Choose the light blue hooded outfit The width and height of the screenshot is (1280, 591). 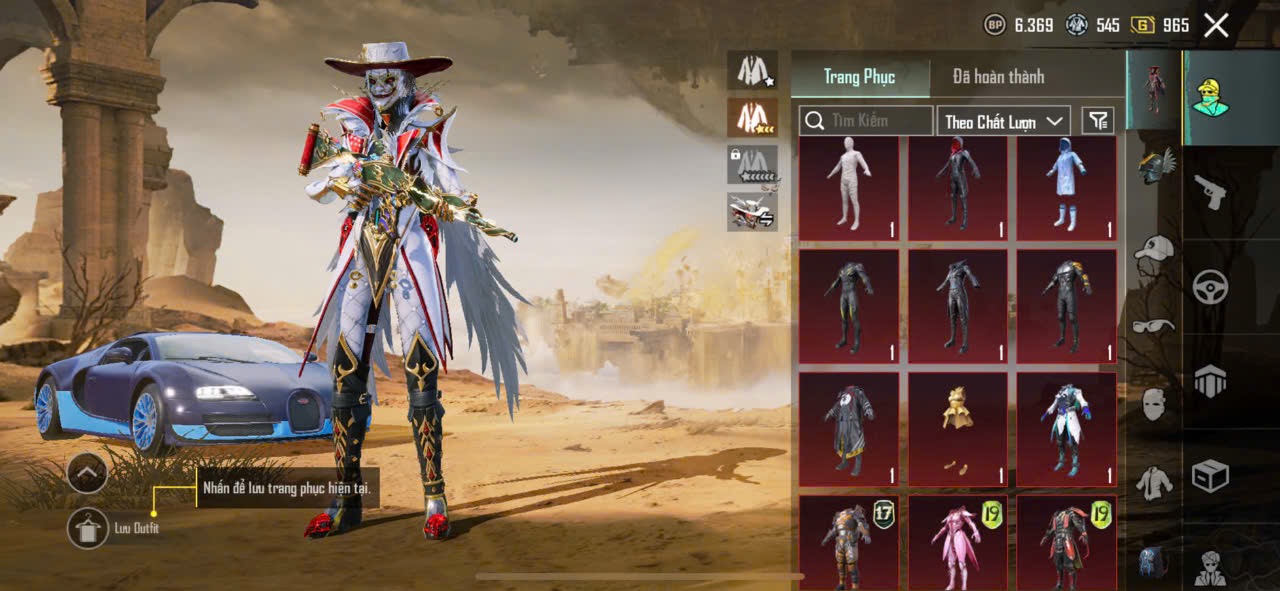[1066, 189]
